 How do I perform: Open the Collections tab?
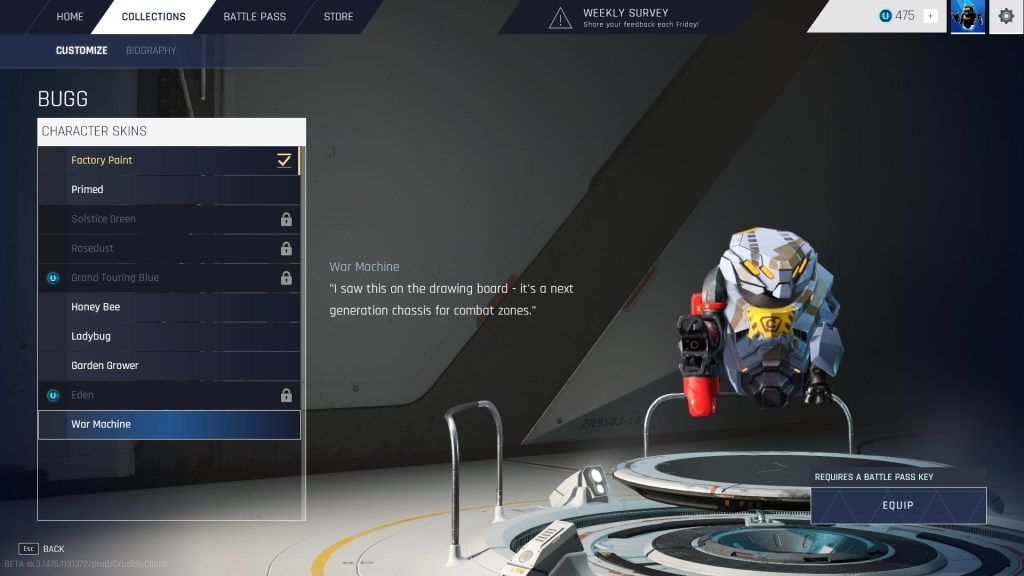[x=153, y=17]
